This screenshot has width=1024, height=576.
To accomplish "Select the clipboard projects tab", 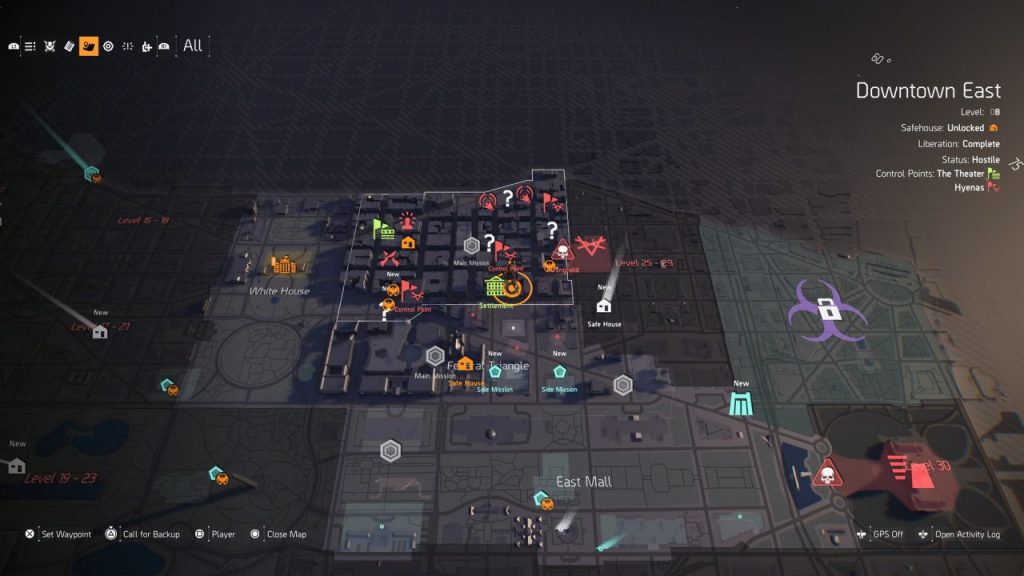I will 69,46.
